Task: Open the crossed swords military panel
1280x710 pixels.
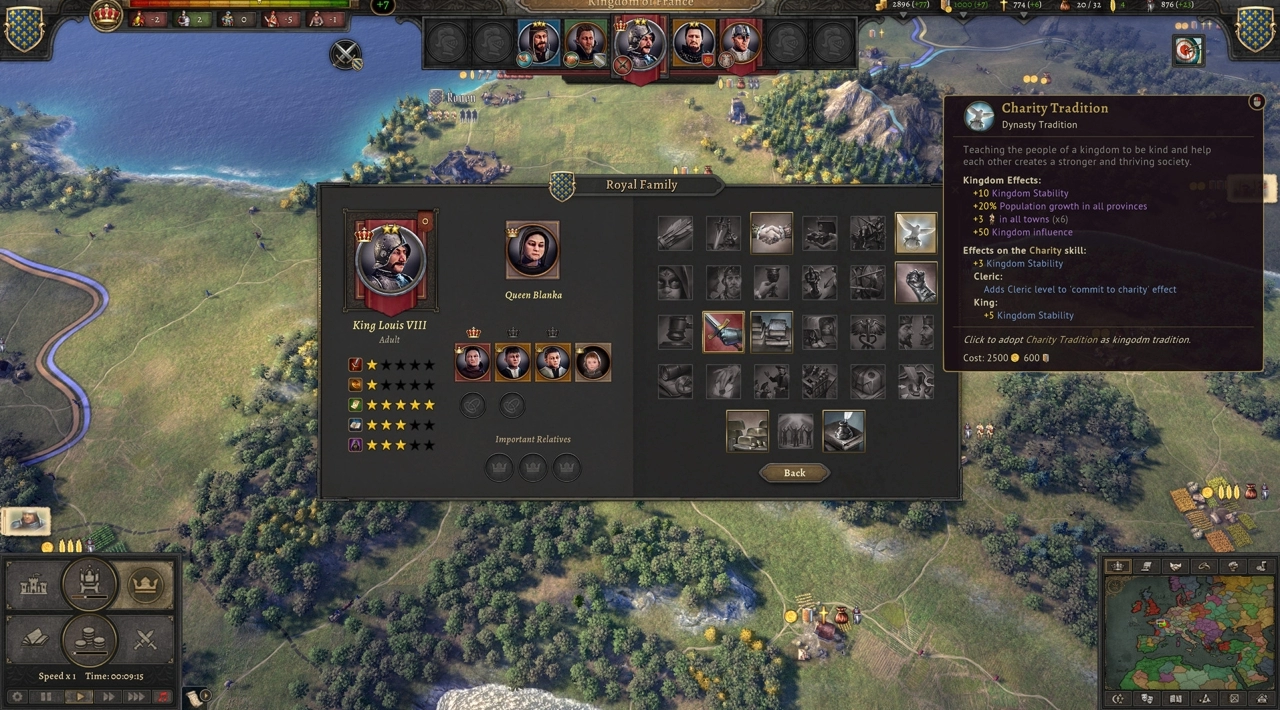Action: tap(145, 638)
